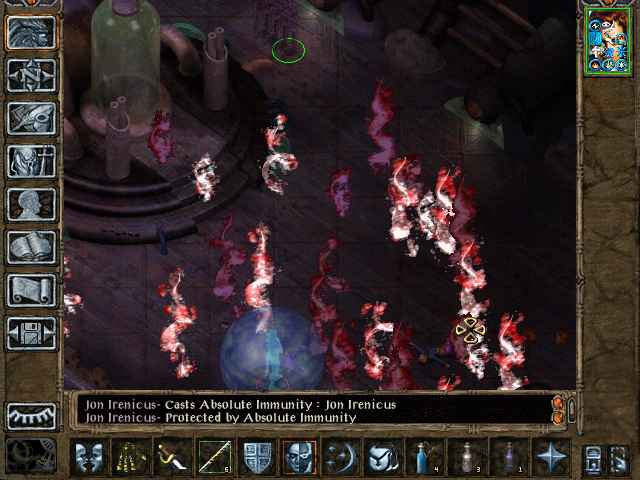This screenshot has width=640, height=480.
Task: Open the area map screen
Action: 31,74
